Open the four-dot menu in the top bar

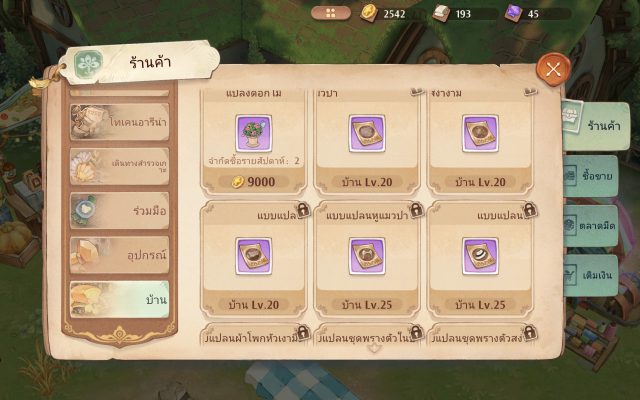click(x=331, y=13)
